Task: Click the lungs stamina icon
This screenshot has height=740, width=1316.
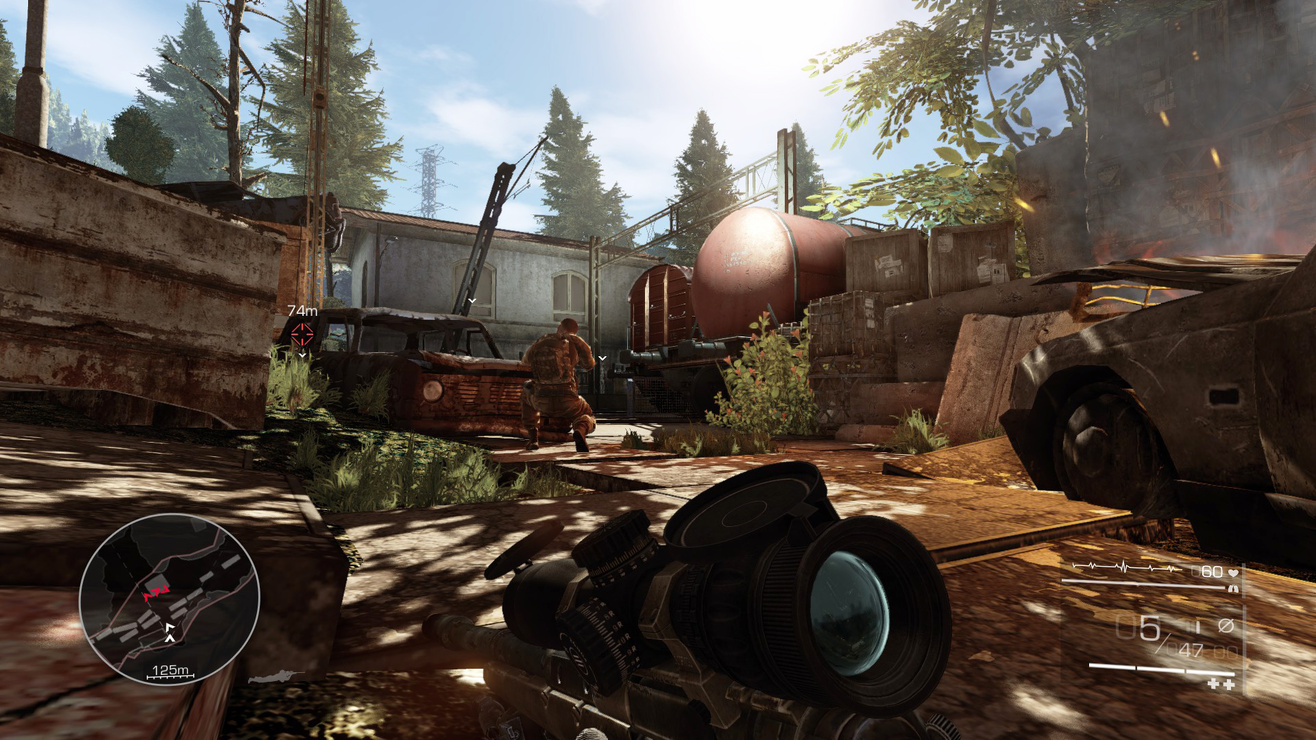Action: pyautogui.click(x=1234, y=589)
